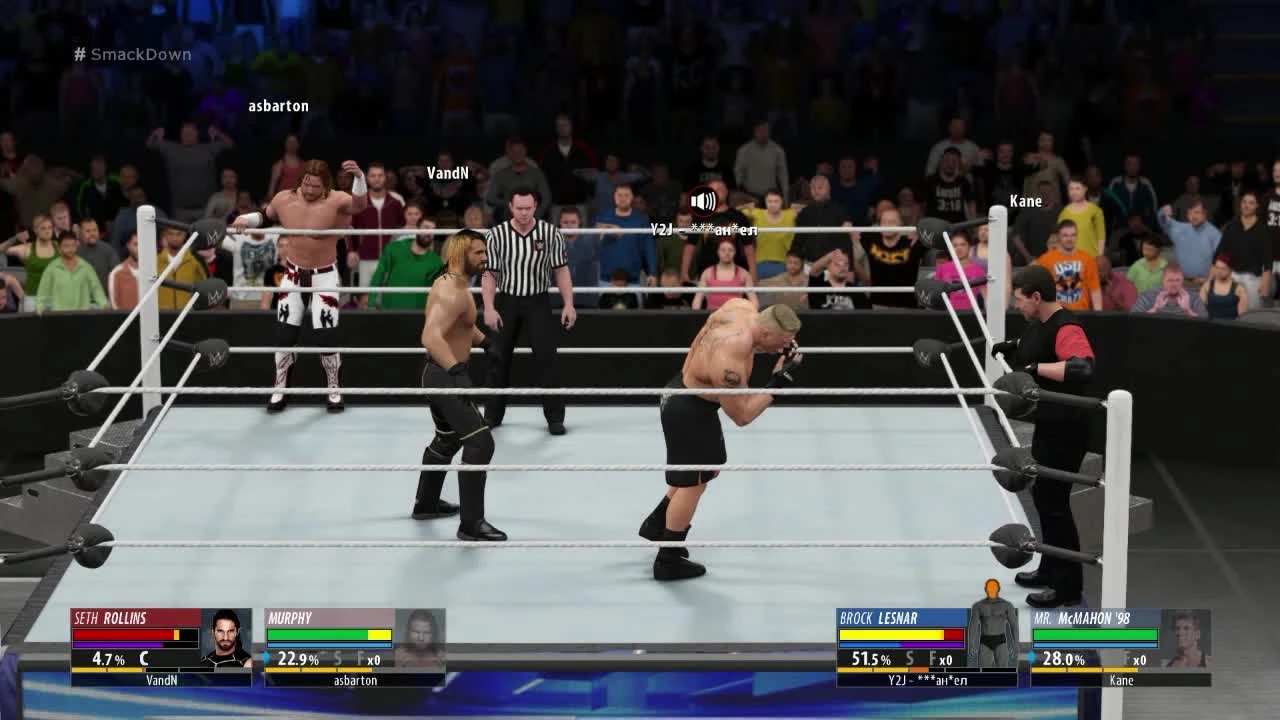
Task: Select the VandN player name tag
Action: pos(446,172)
